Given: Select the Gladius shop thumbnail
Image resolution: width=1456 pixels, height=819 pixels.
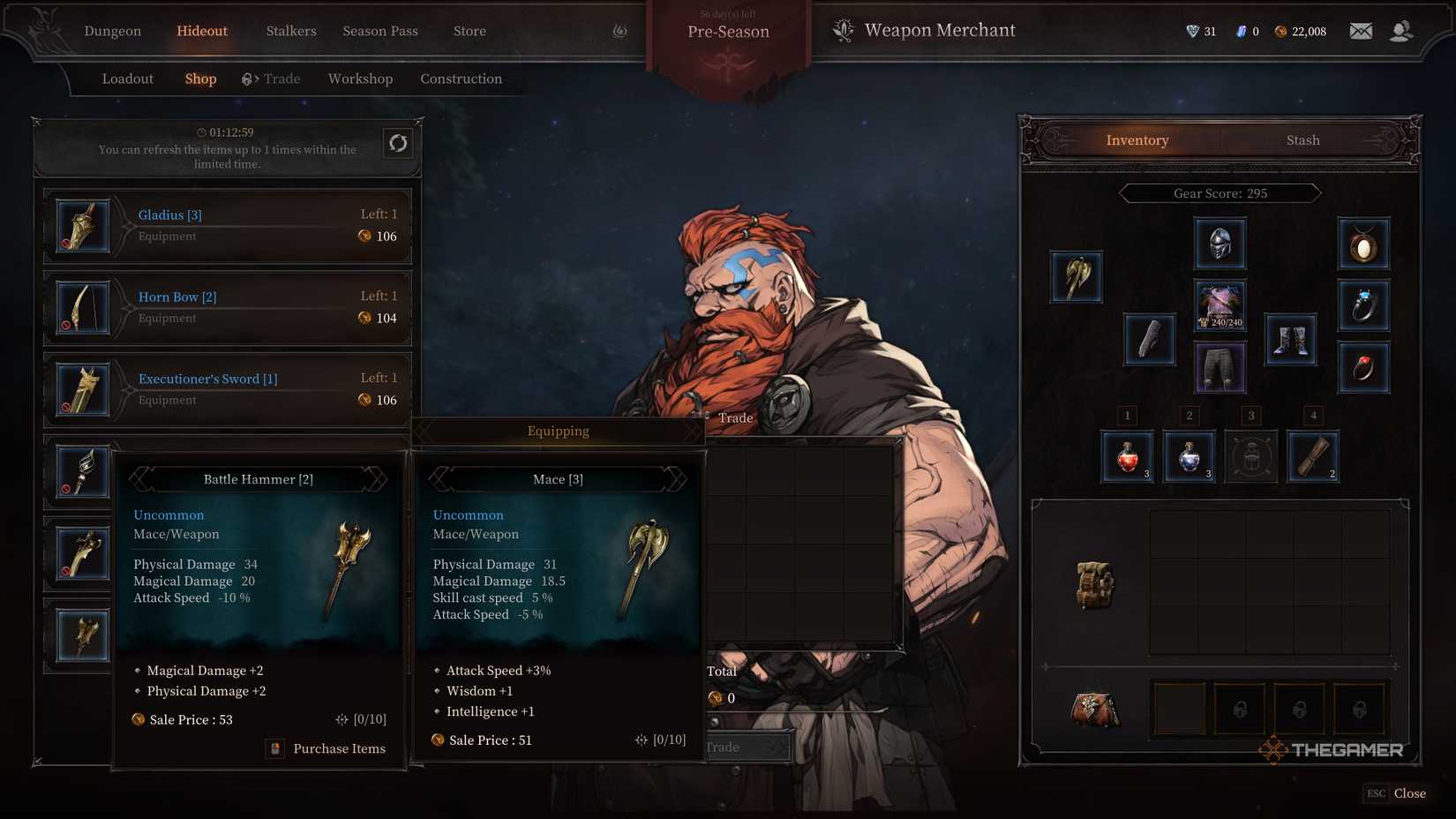Looking at the screenshot, I should 82,225.
